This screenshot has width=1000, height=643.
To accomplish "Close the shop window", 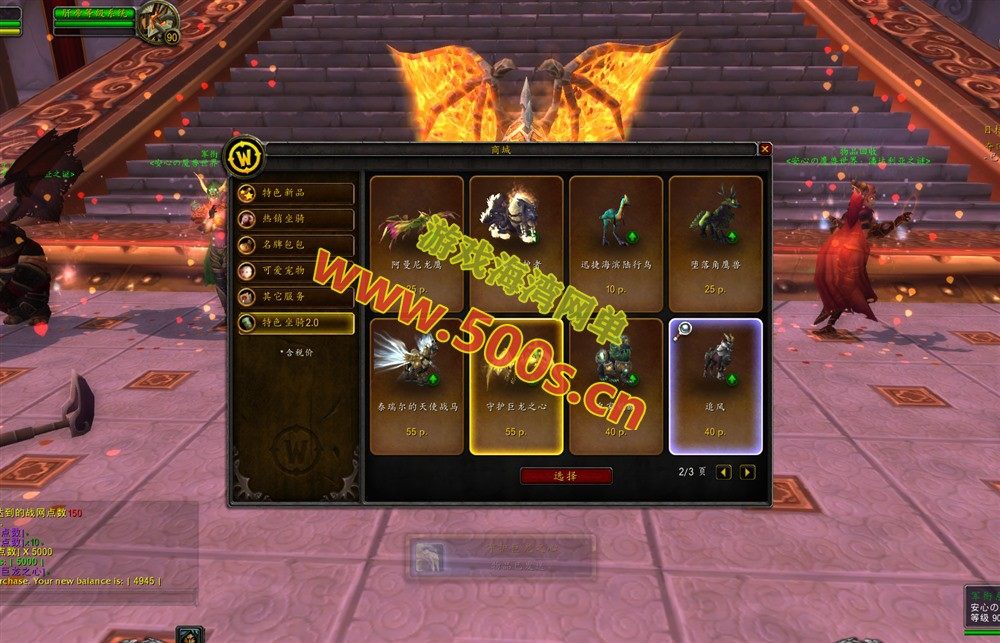I will [765, 149].
